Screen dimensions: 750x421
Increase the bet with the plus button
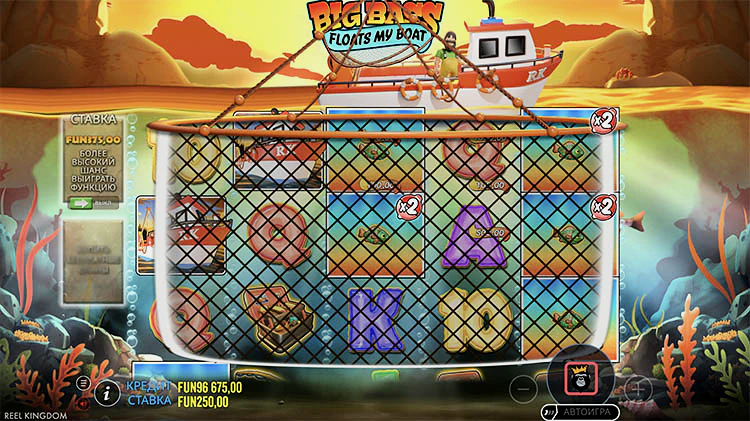pyautogui.click(x=637, y=387)
